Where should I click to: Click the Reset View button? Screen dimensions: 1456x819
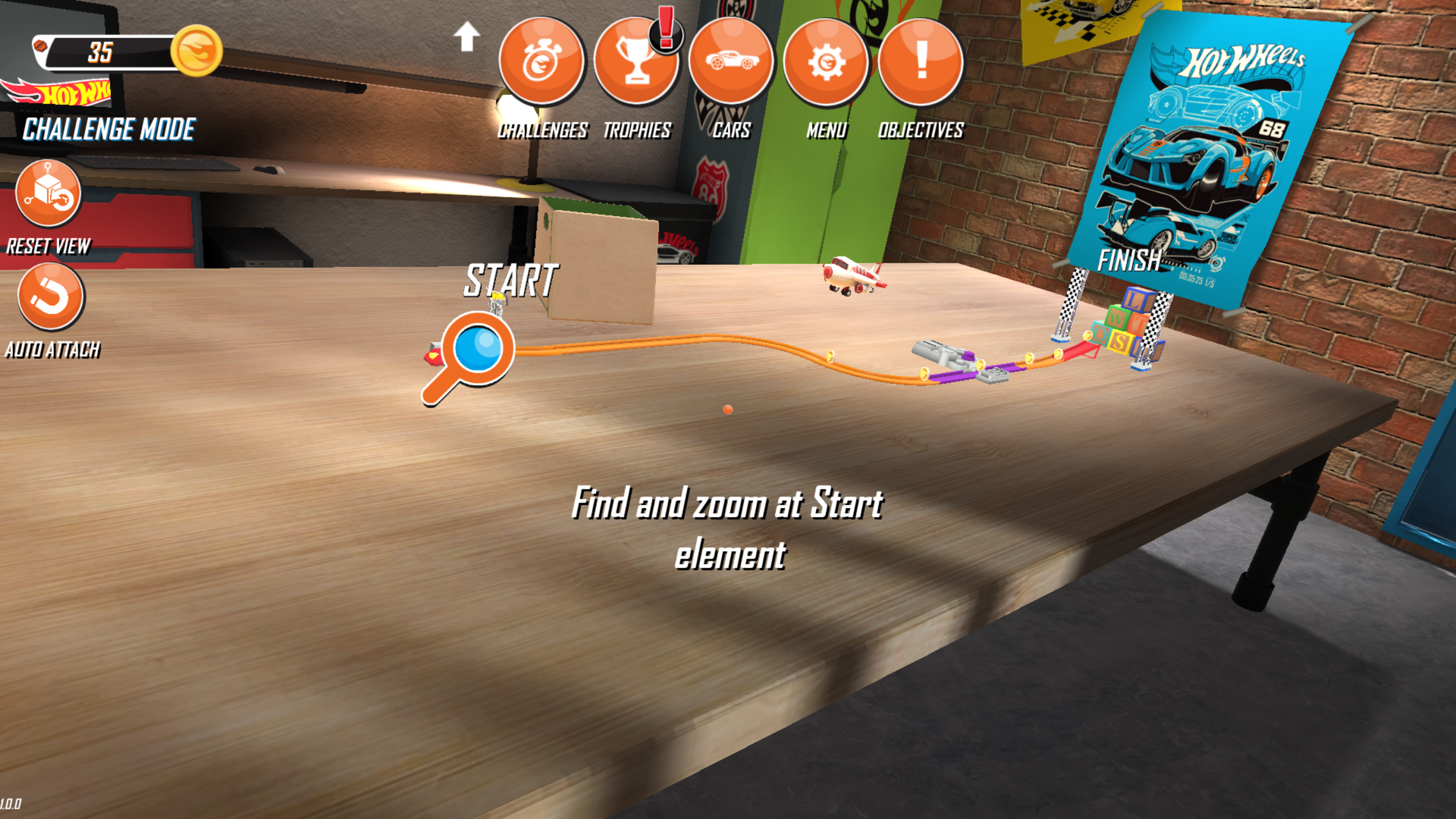pos(49,193)
